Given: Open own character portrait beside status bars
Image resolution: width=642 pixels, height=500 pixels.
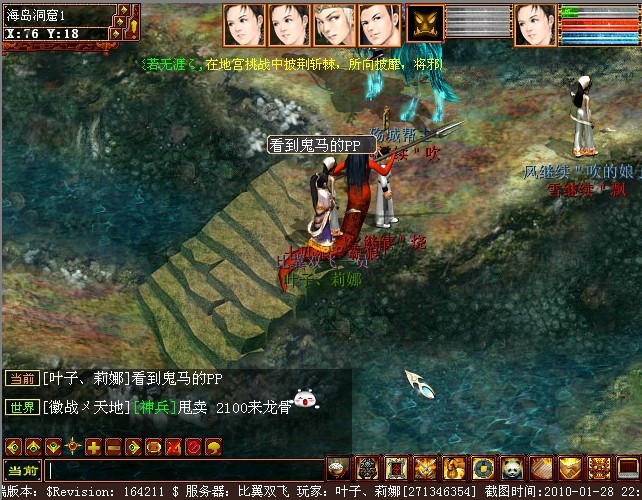Looking at the screenshot, I should [x=535, y=24].
